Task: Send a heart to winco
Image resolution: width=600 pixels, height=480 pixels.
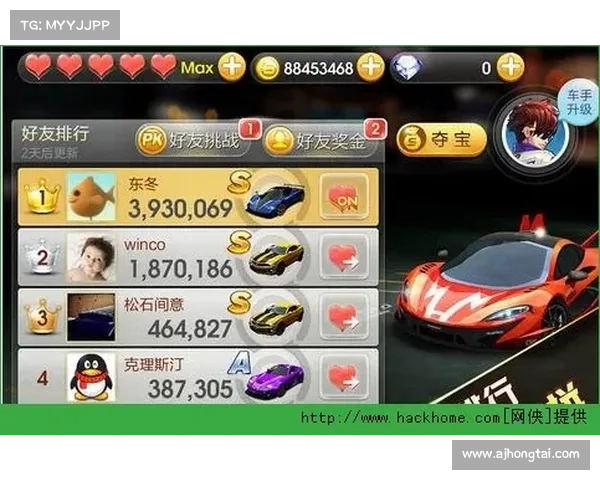Action: pos(343,257)
